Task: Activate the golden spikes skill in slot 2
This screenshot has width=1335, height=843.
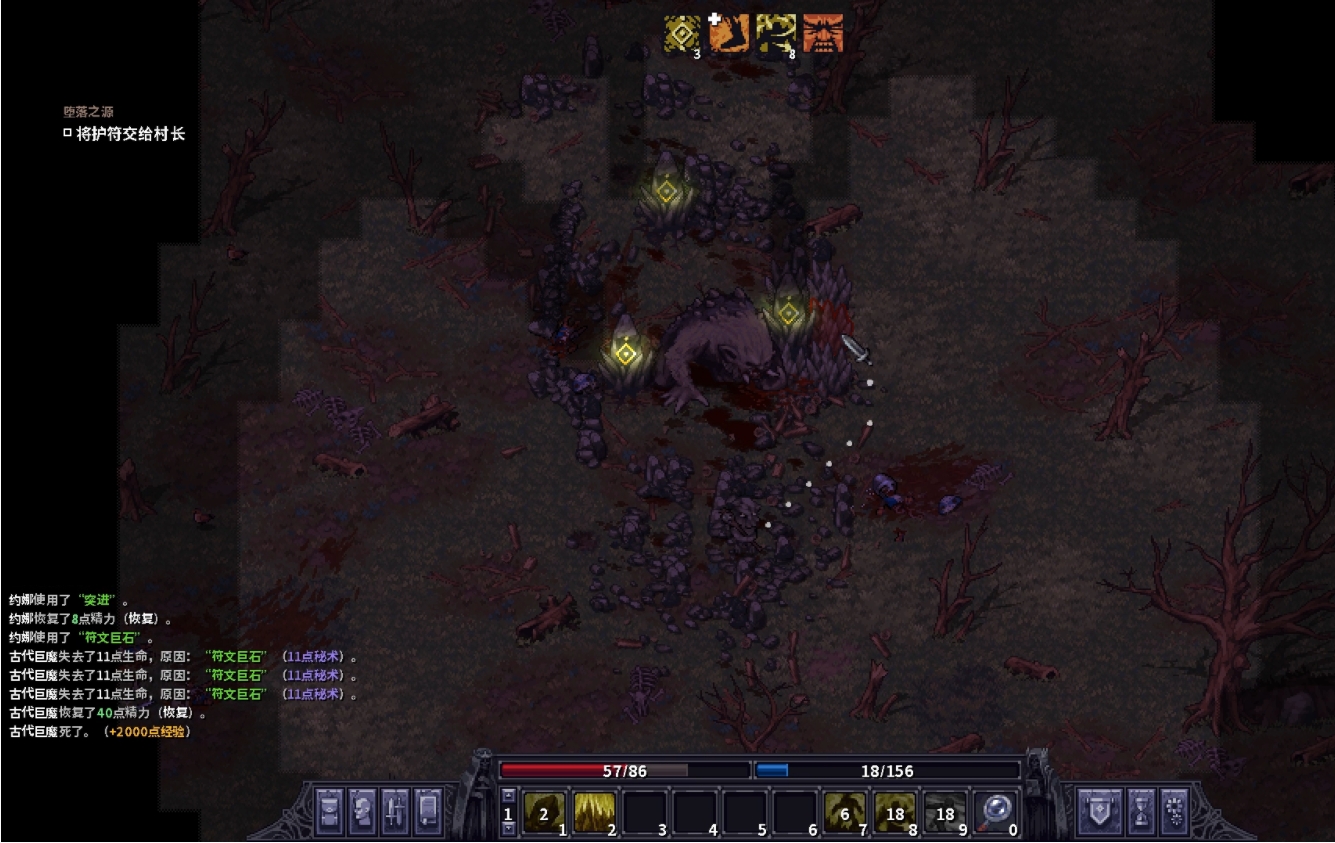Action: coord(594,812)
